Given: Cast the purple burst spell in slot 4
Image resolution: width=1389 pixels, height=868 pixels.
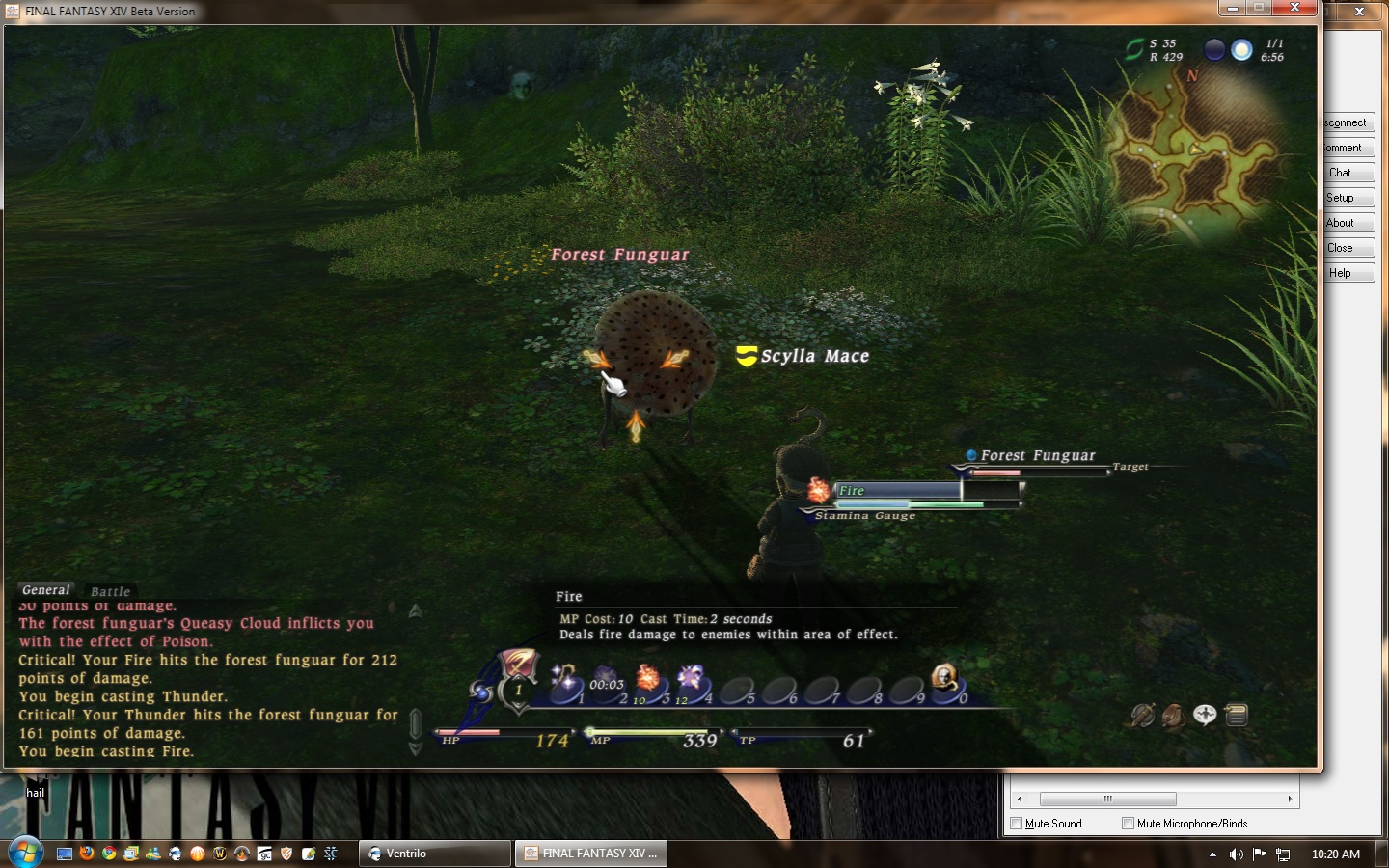Looking at the screenshot, I should (692, 679).
